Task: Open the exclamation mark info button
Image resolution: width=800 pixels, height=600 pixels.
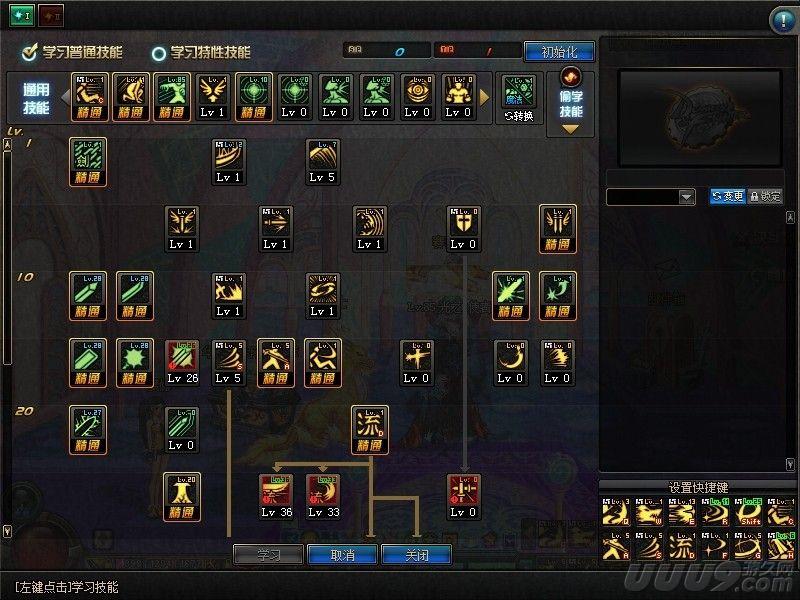Action: 782,20
